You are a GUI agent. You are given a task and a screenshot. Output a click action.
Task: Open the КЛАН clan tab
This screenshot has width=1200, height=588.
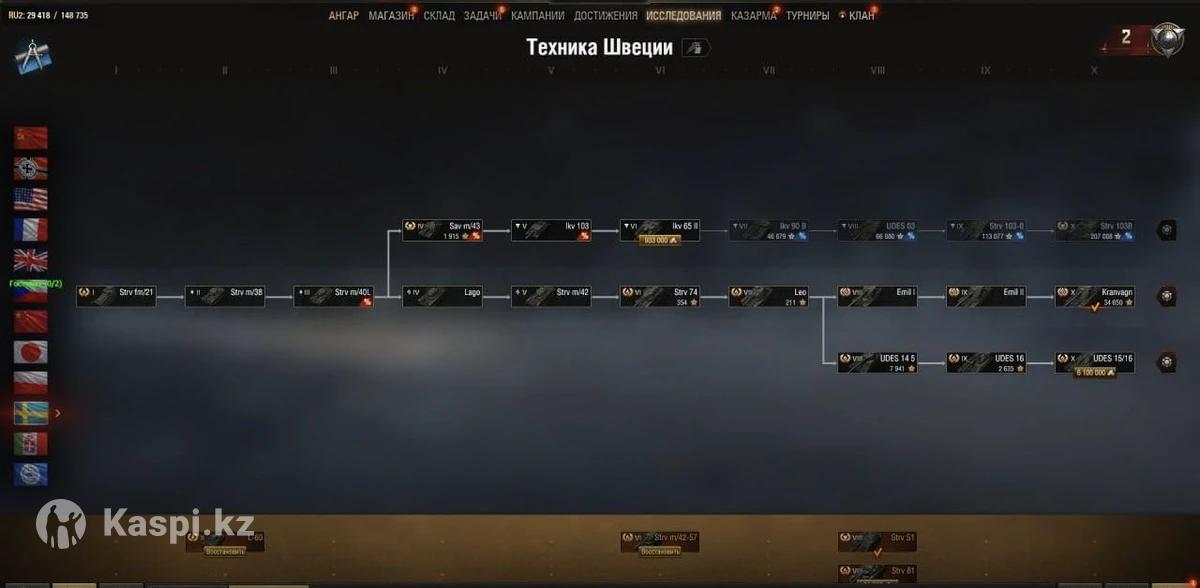[861, 16]
